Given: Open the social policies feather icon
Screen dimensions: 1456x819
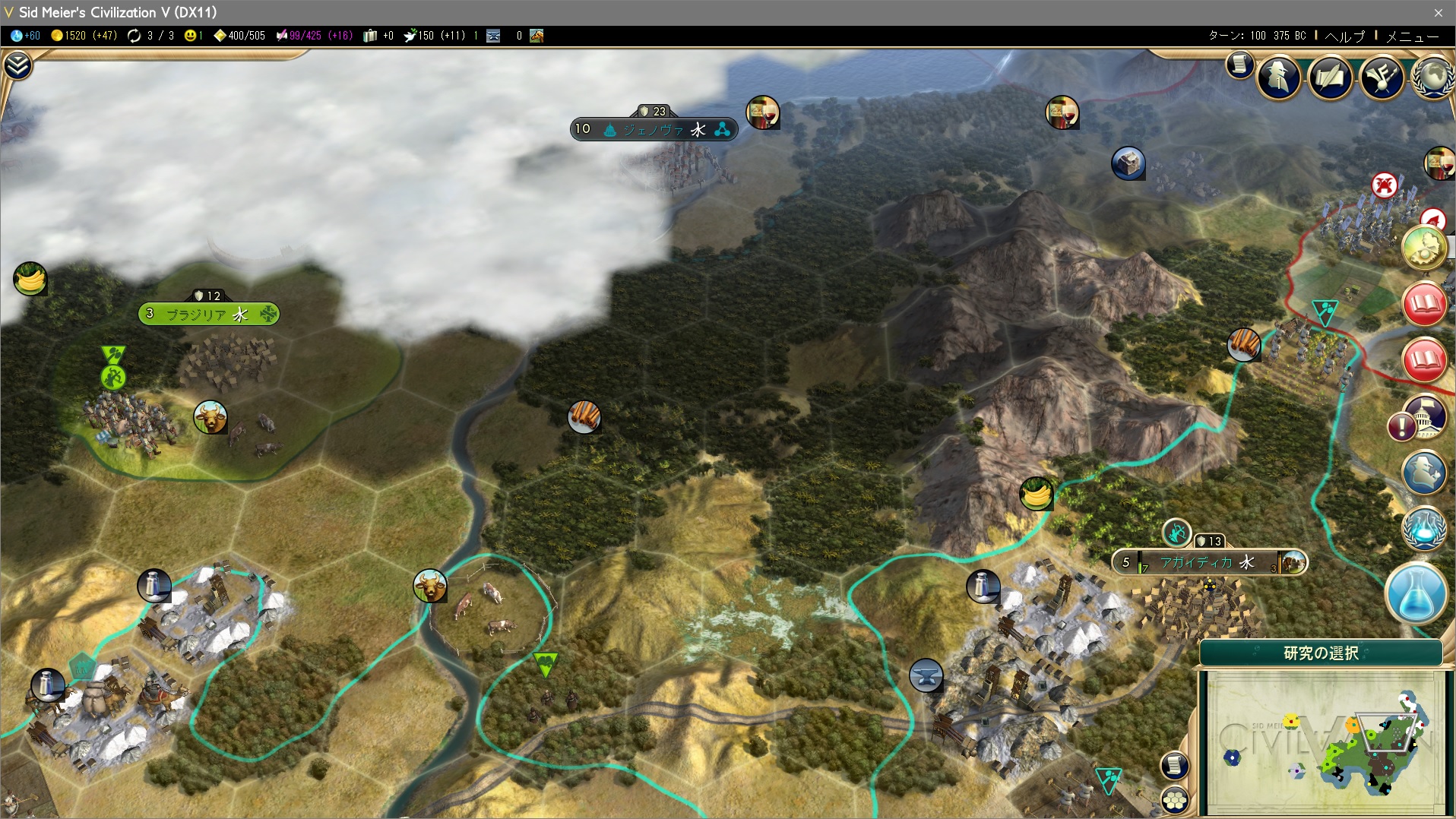Looking at the screenshot, I should (x=1330, y=77).
